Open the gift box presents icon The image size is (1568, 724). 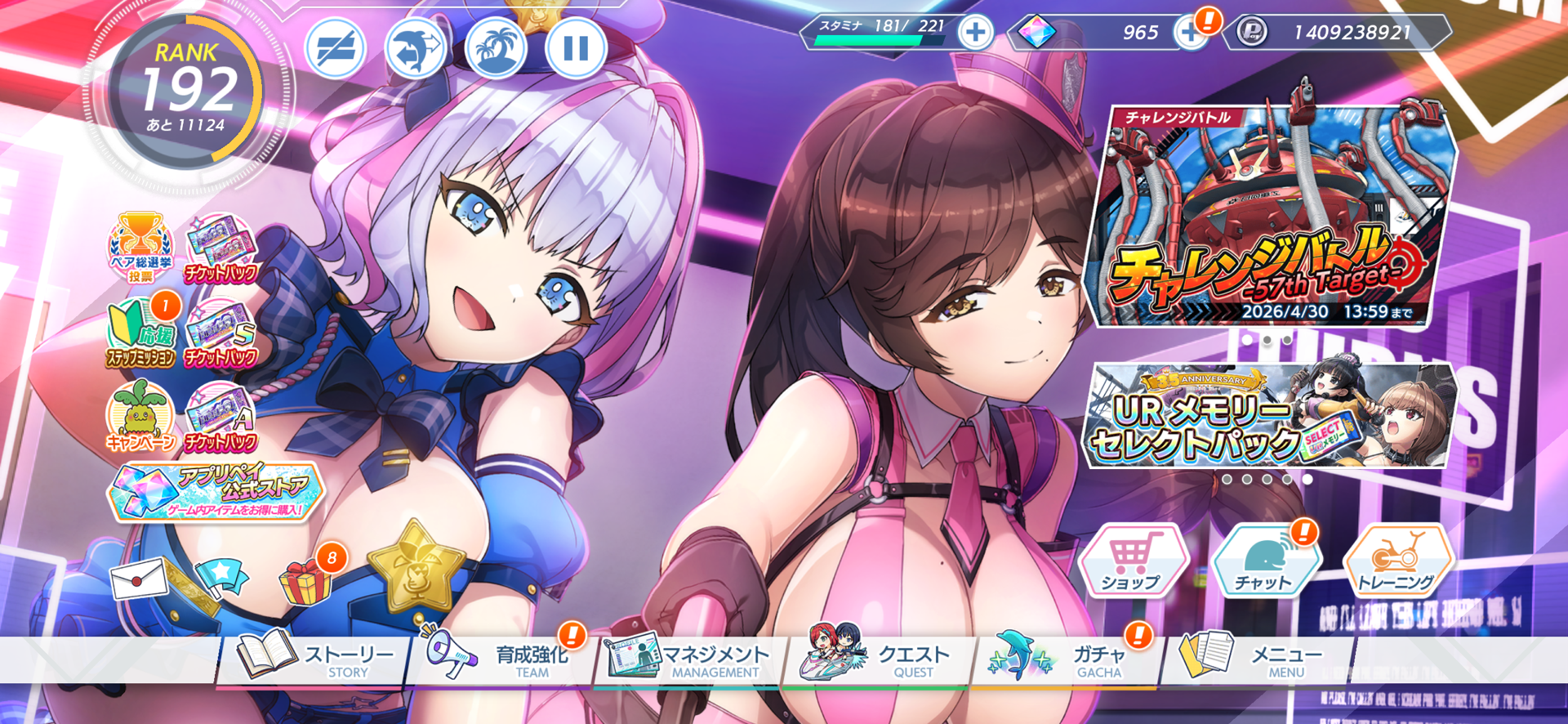click(x=306, y=580)
